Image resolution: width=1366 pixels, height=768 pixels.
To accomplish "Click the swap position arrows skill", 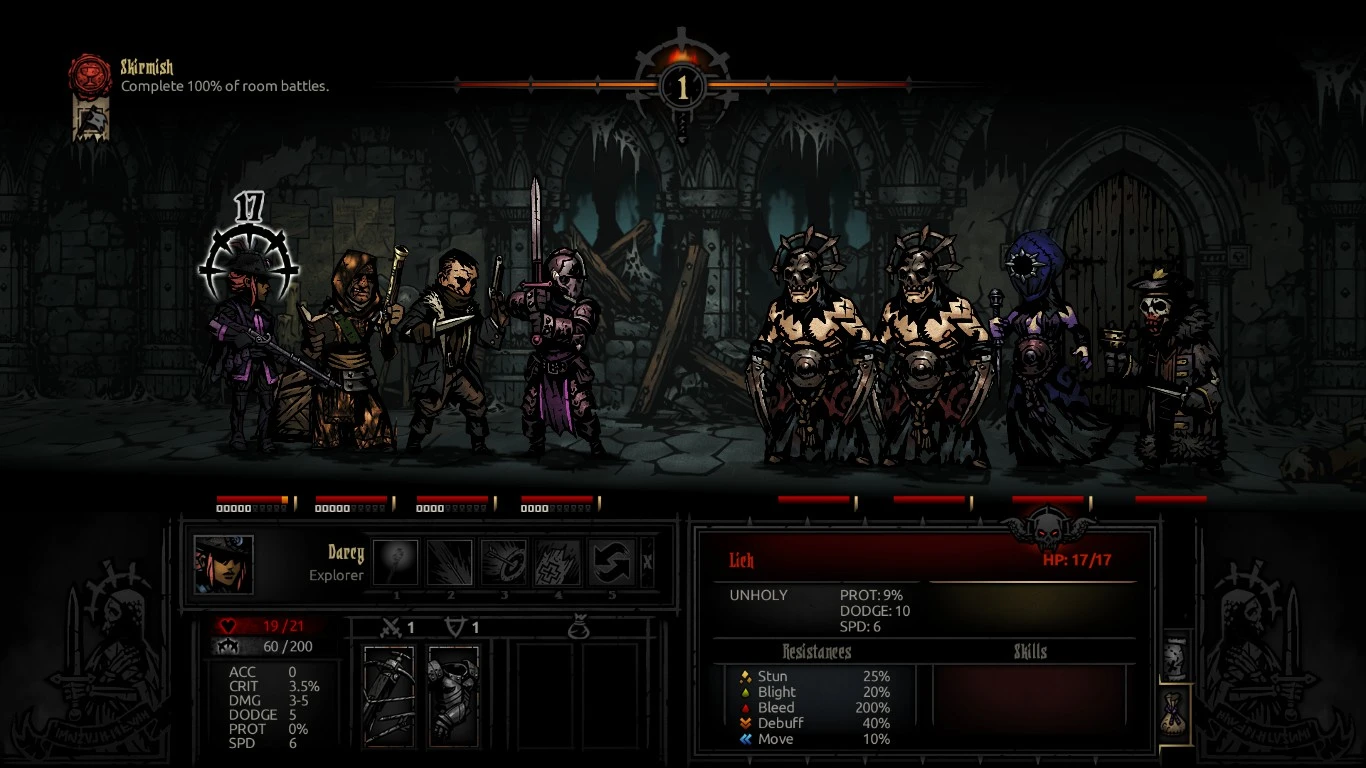I will click(x=612, y=563).
